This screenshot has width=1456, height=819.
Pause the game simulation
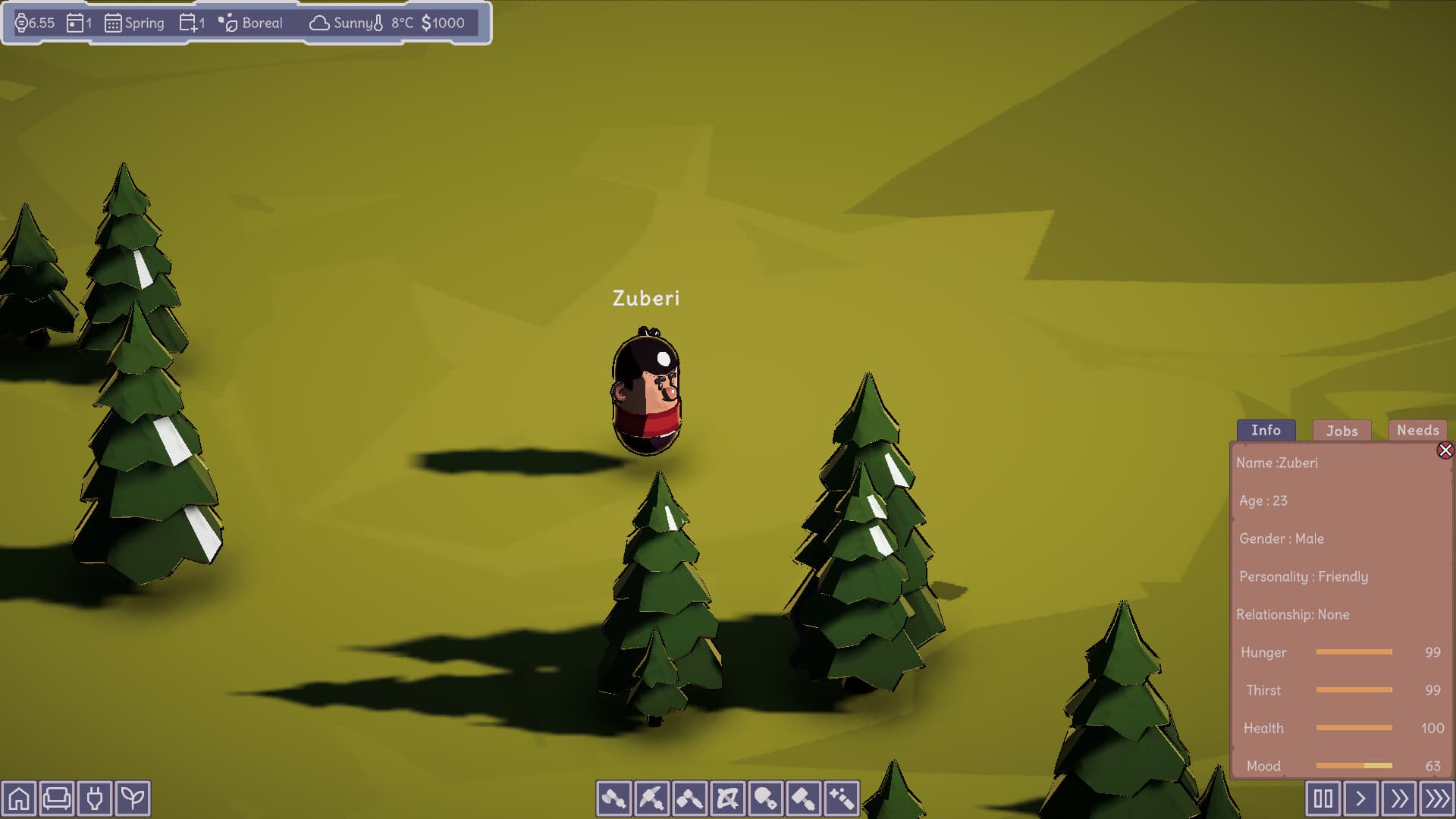(1323, 798)
